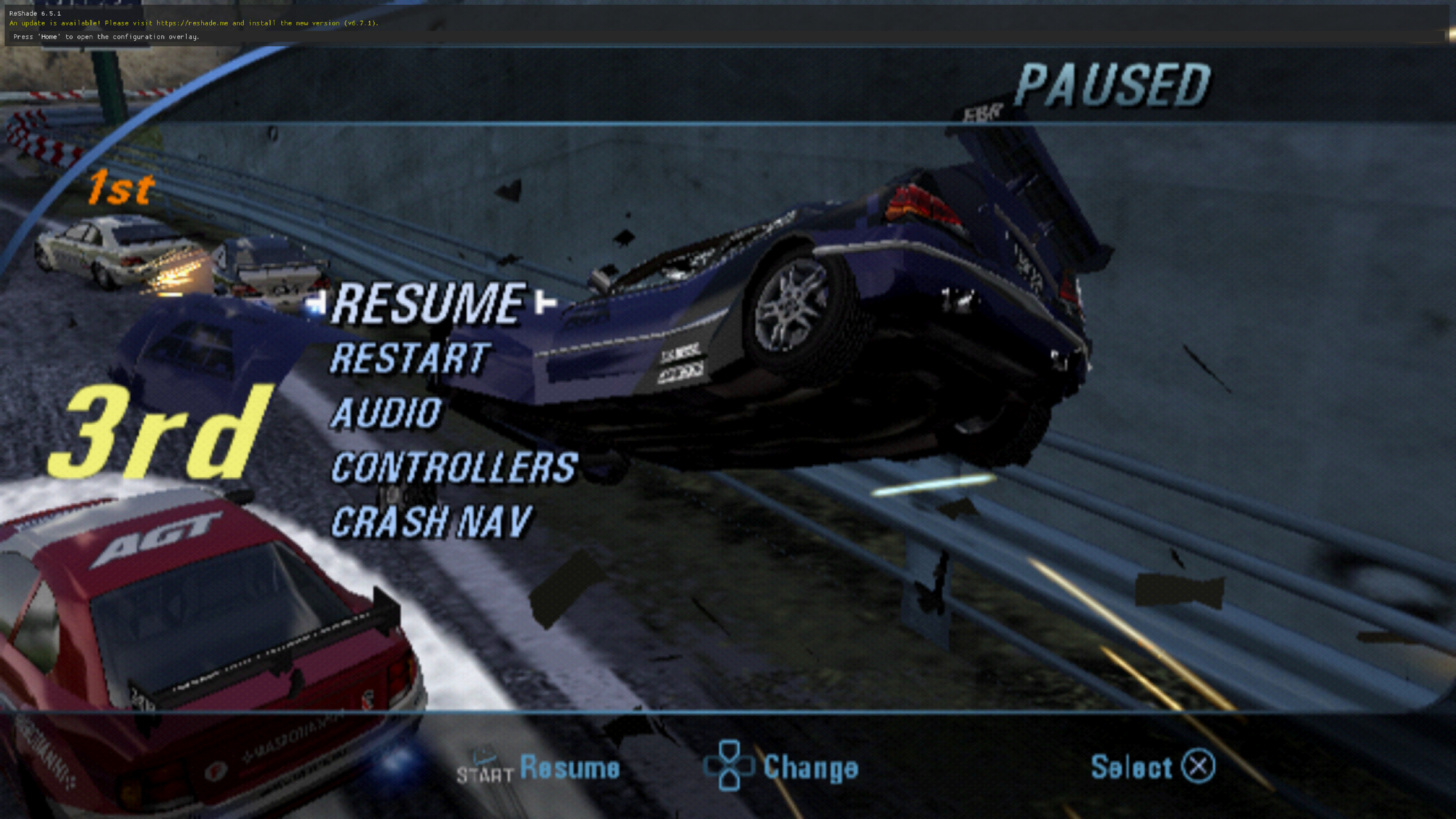Select Resume in the pause menu
The height and width of the screenshot is (819, 1456).
tap(428, 304)
